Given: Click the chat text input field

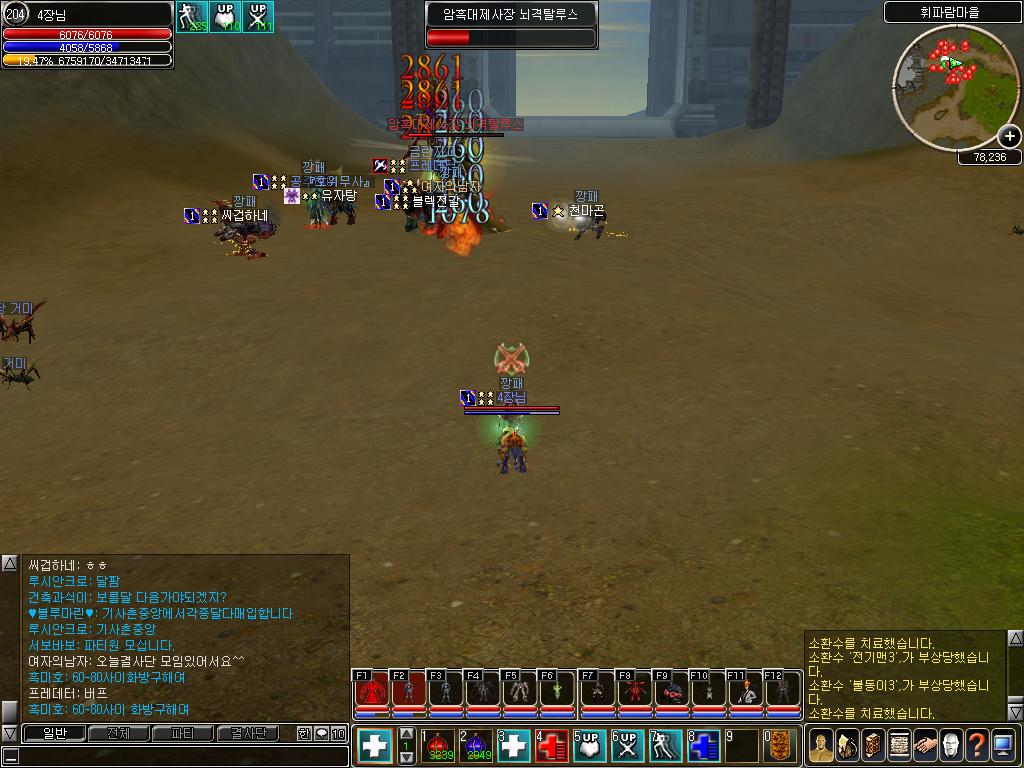Looking at the screenshot, I should click(x=180, y=756).
